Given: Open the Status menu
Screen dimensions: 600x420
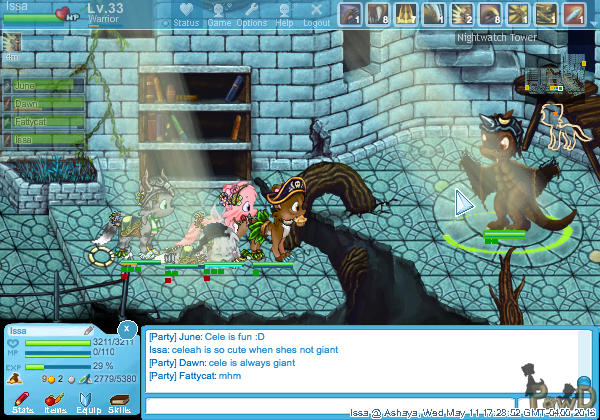Looking at the screenshot, I should click(x=186, y=14).
